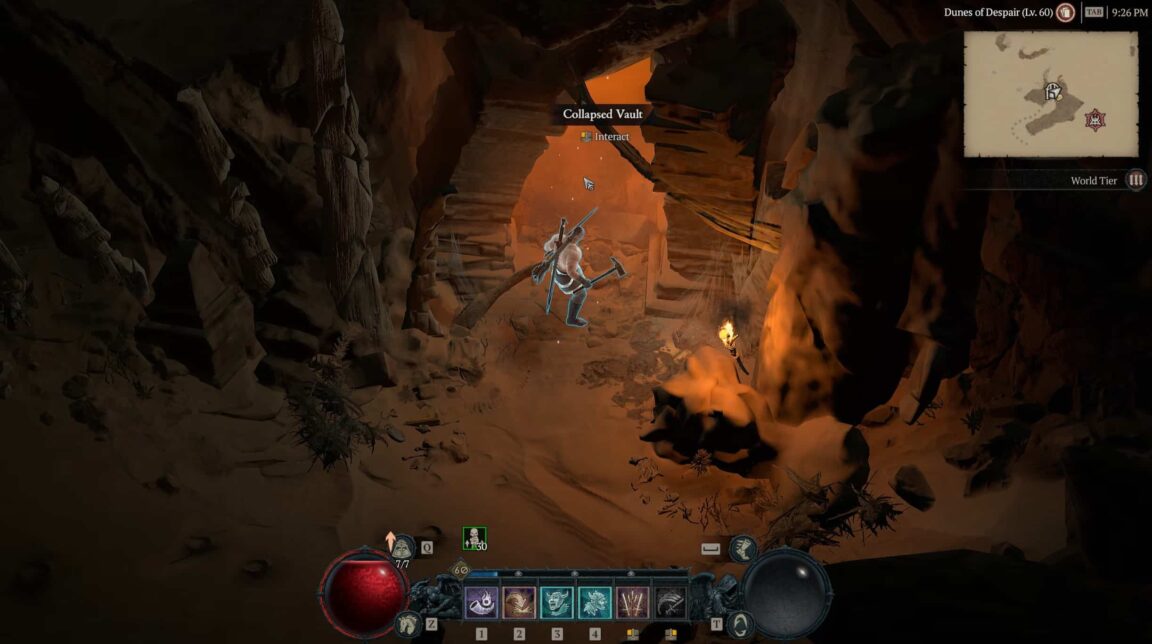The height and width of the screenshot is (644, 1152).
Task: Trigger the teal berserker skill
Action: [x=595, y=602]
